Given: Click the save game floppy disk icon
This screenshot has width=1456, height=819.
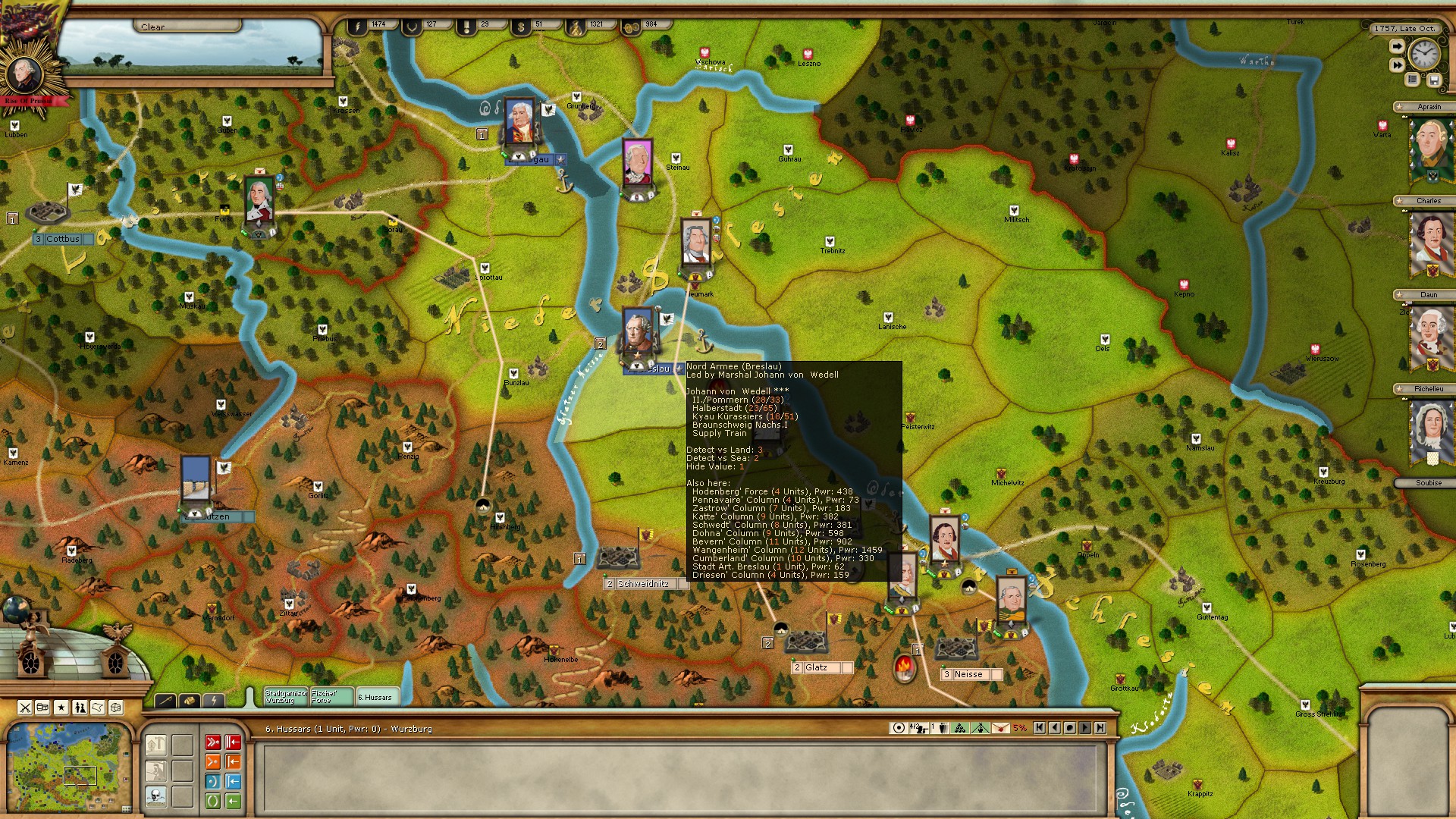Looking at the screenshot, I should pos(1434,80).
